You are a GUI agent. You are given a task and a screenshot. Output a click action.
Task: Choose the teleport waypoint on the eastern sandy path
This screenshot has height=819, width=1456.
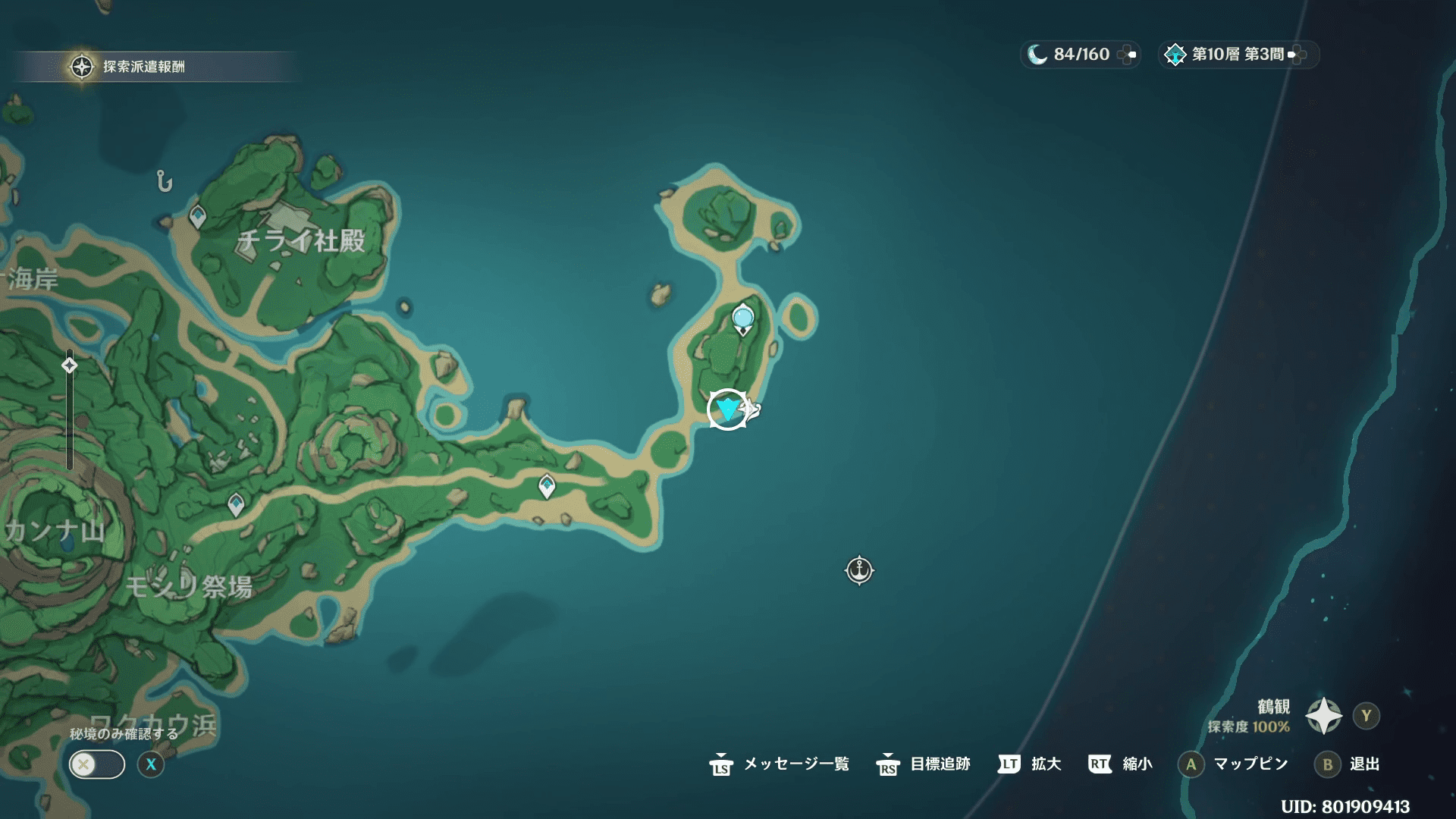[547, 485]
